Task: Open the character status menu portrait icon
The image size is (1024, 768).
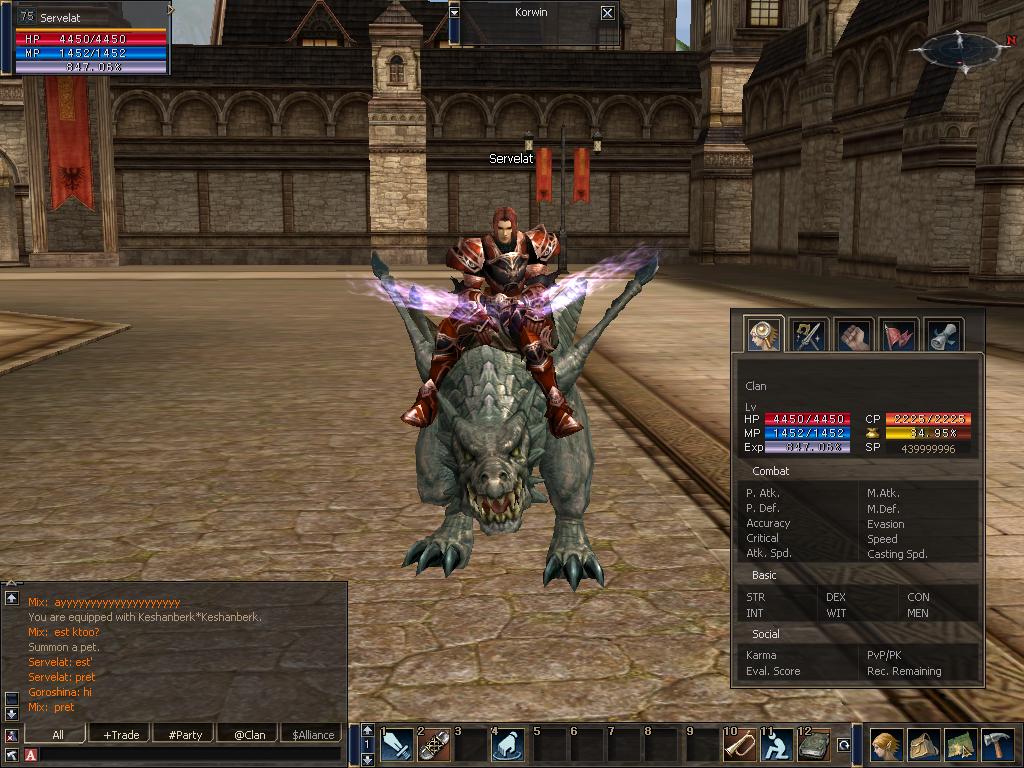Action: tap(886, 746)
